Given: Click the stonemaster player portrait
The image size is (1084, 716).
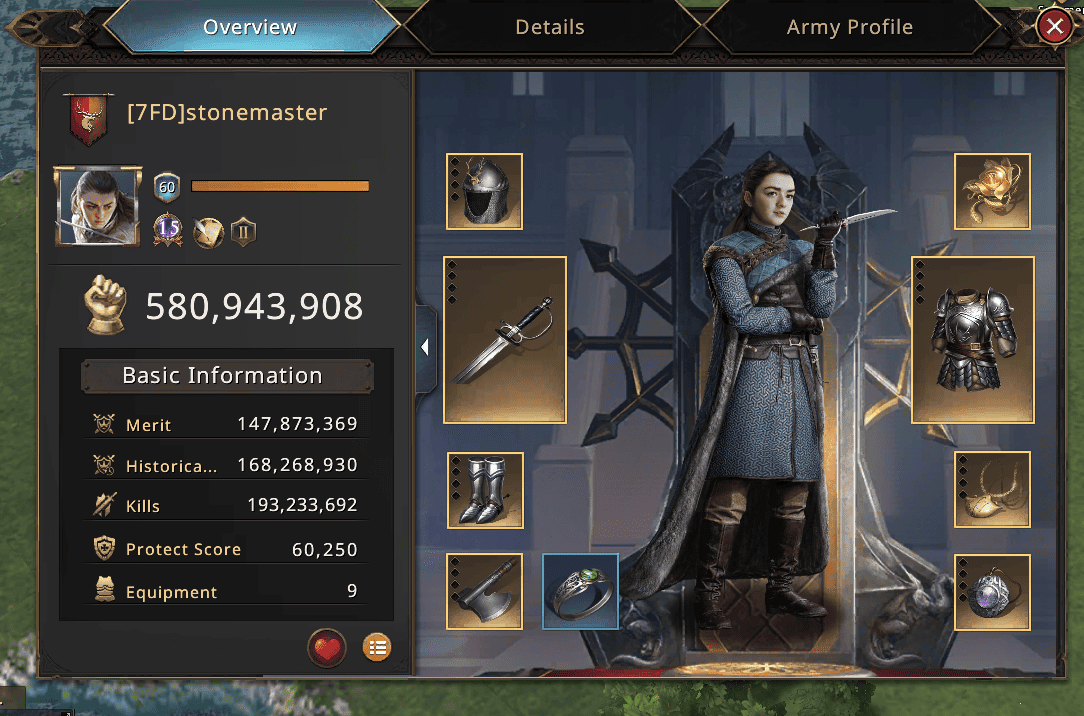Looking at the screenshot, I should 98,207.
